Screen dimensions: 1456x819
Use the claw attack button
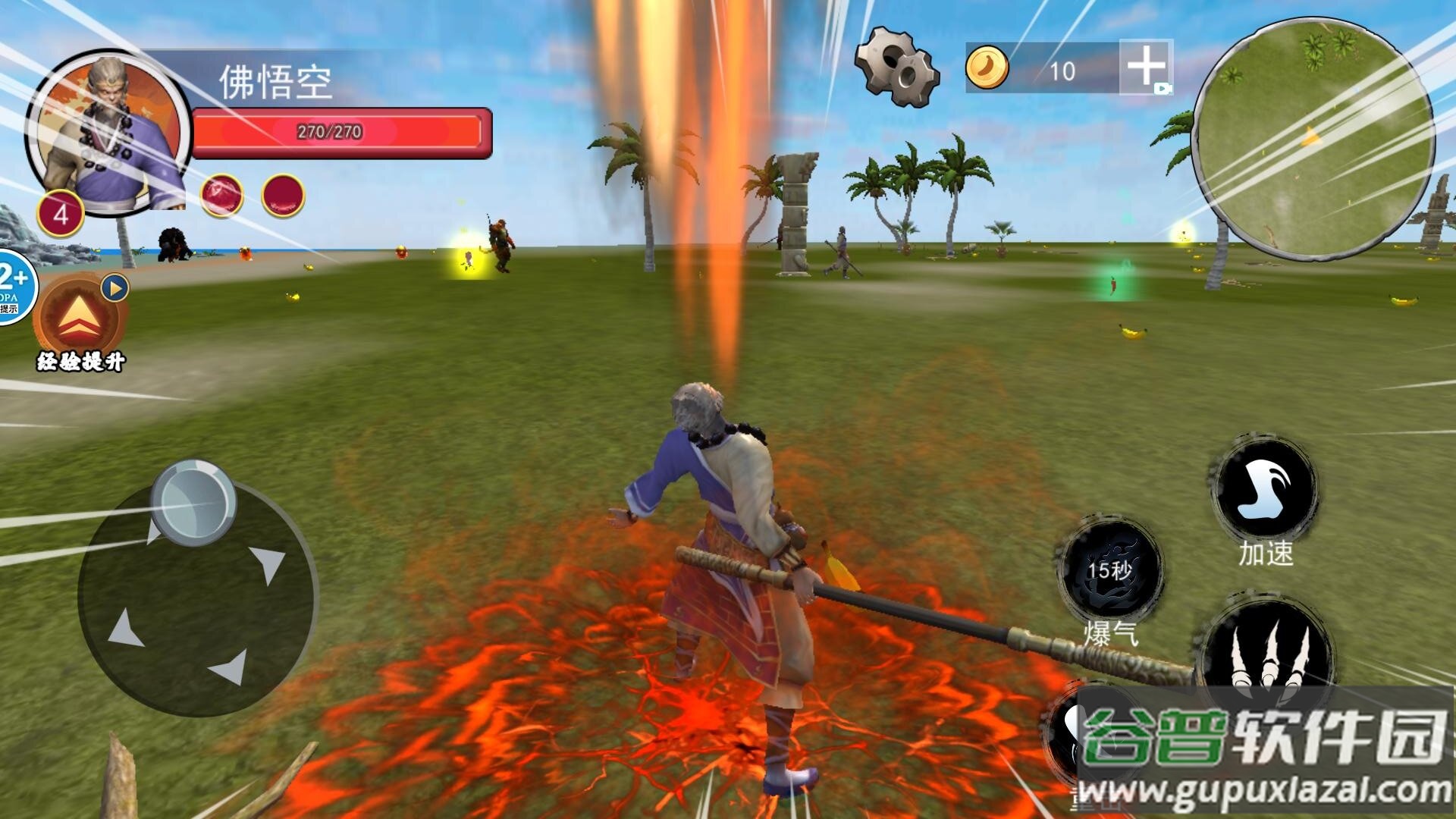[x=1266, y=652]
